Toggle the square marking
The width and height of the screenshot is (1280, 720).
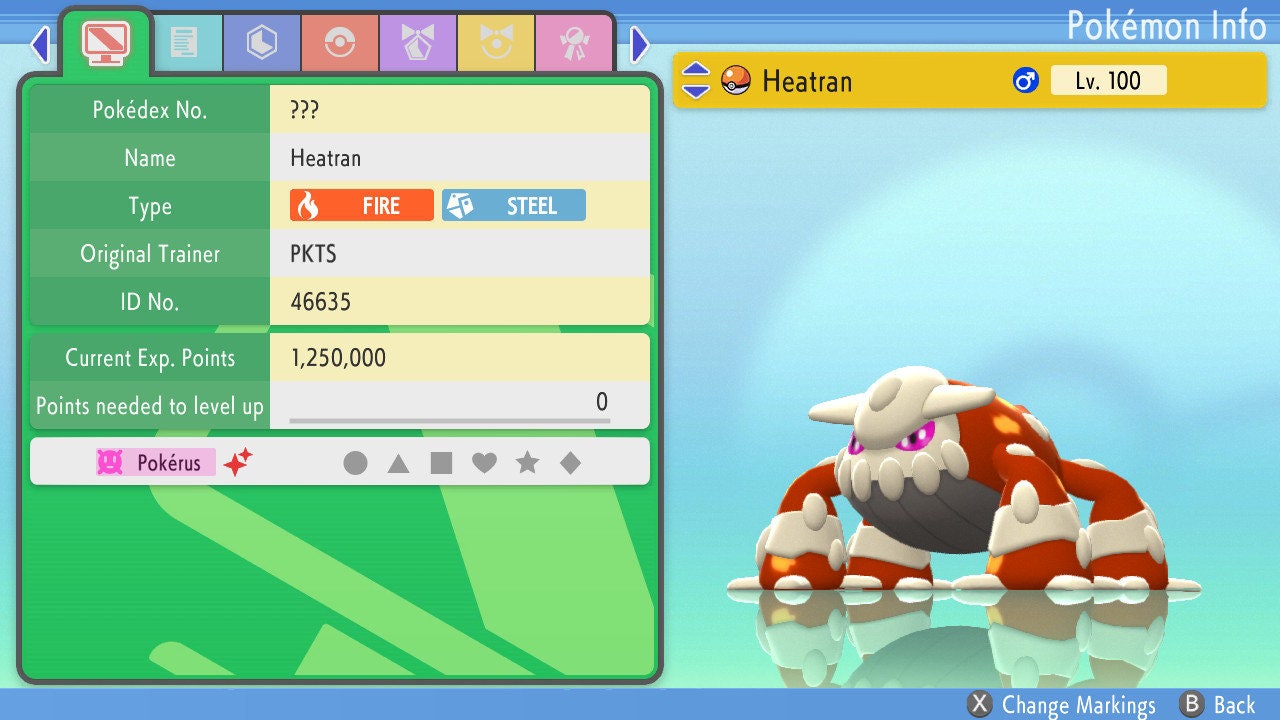coord(441,463)
